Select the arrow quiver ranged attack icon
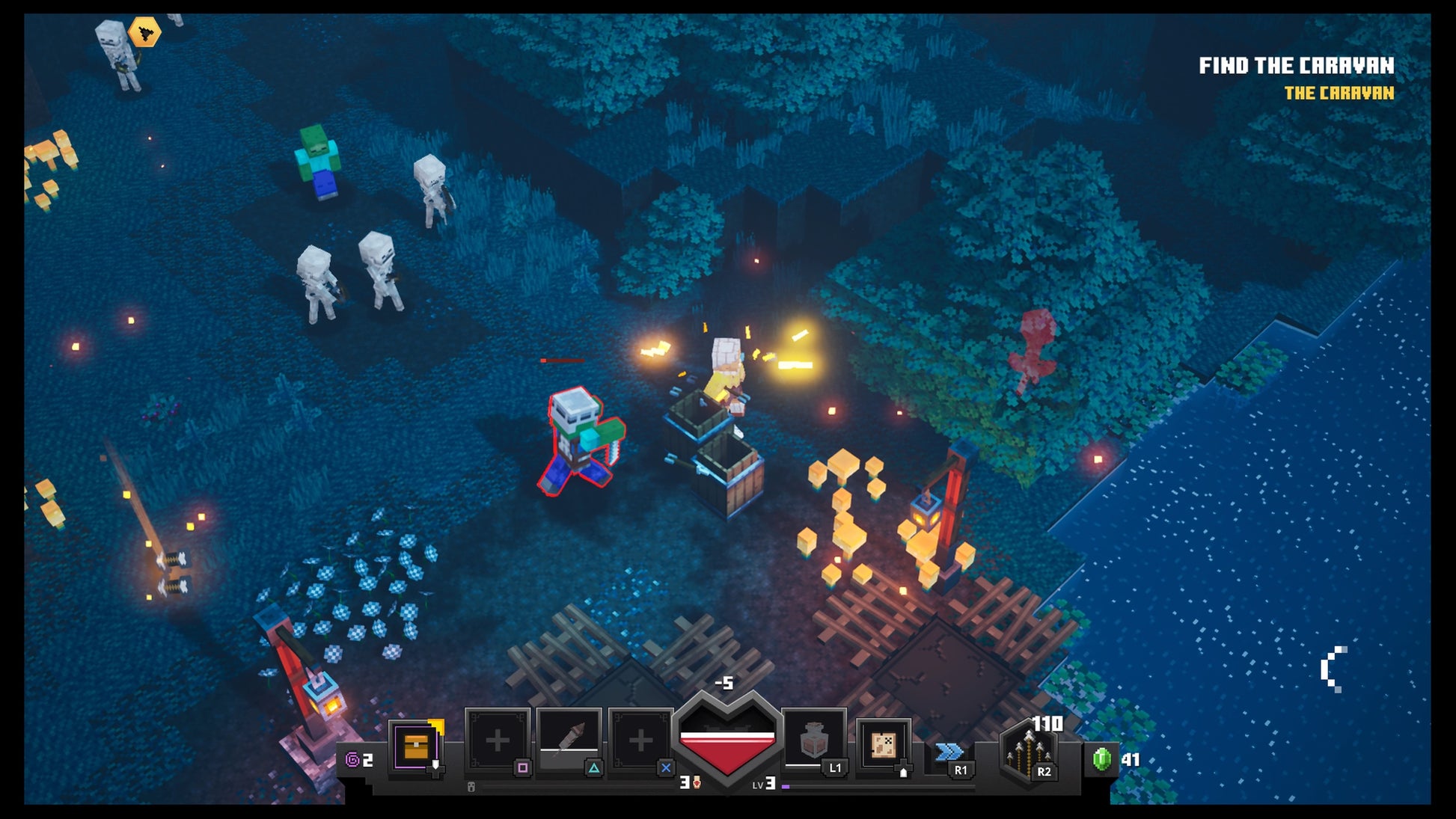 (x=1028, y=752)
